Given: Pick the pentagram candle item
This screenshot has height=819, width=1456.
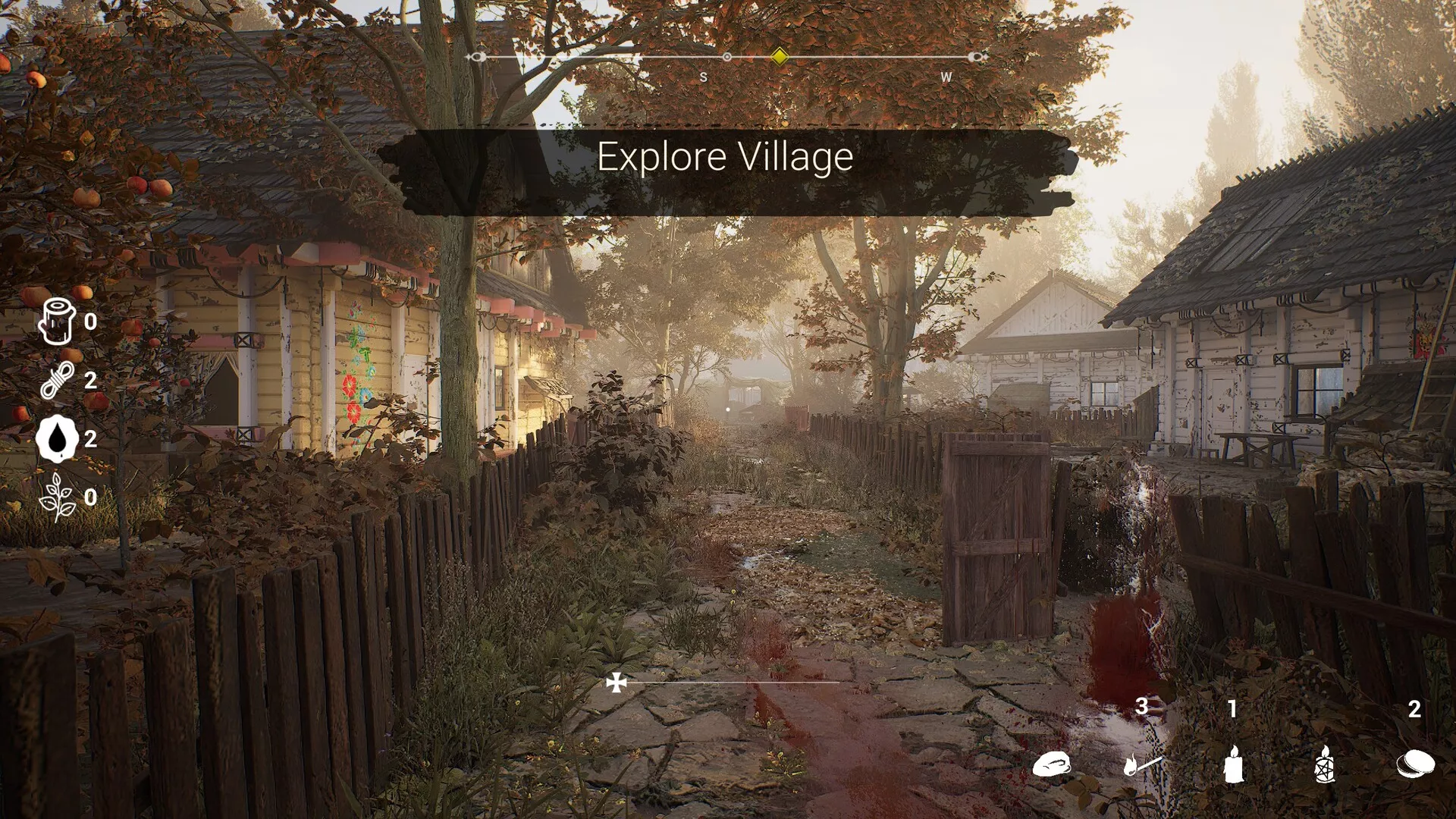Looking at the screenshot, I should 1324,763.
